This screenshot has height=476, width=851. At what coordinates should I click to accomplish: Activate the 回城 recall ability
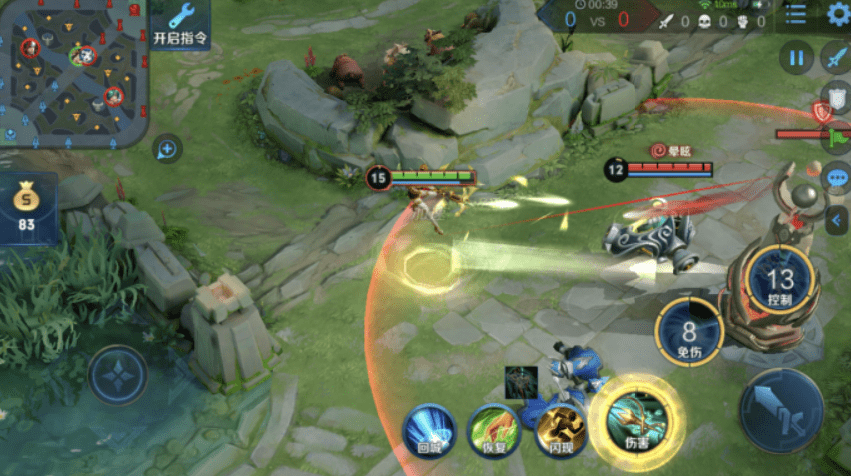[x=430, y=430]
